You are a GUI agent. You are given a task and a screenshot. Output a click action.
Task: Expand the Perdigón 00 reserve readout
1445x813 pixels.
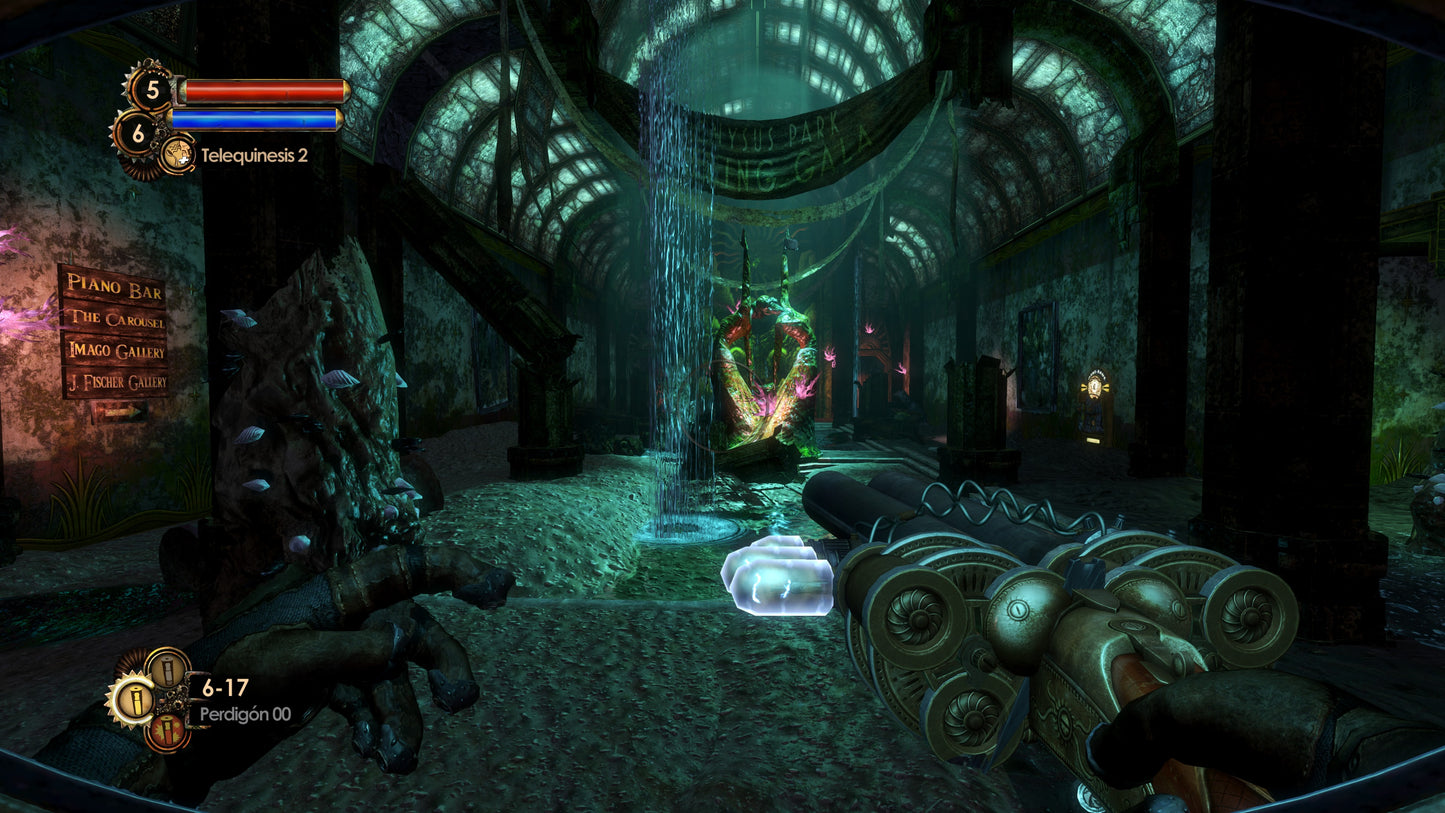tap(245, 713)
